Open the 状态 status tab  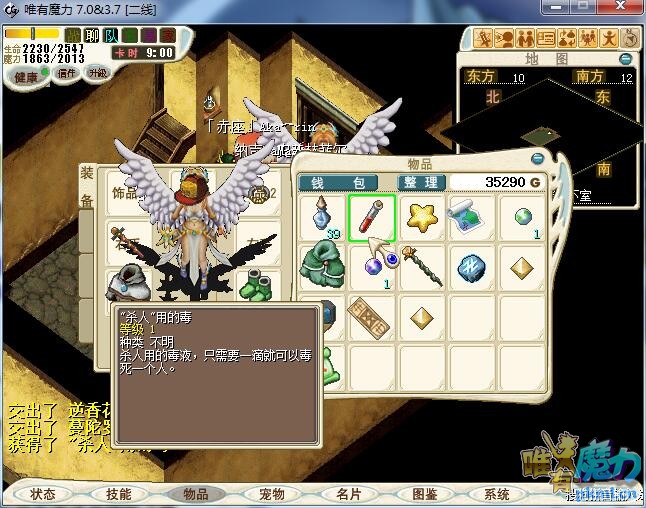click(x=43, y=494)
